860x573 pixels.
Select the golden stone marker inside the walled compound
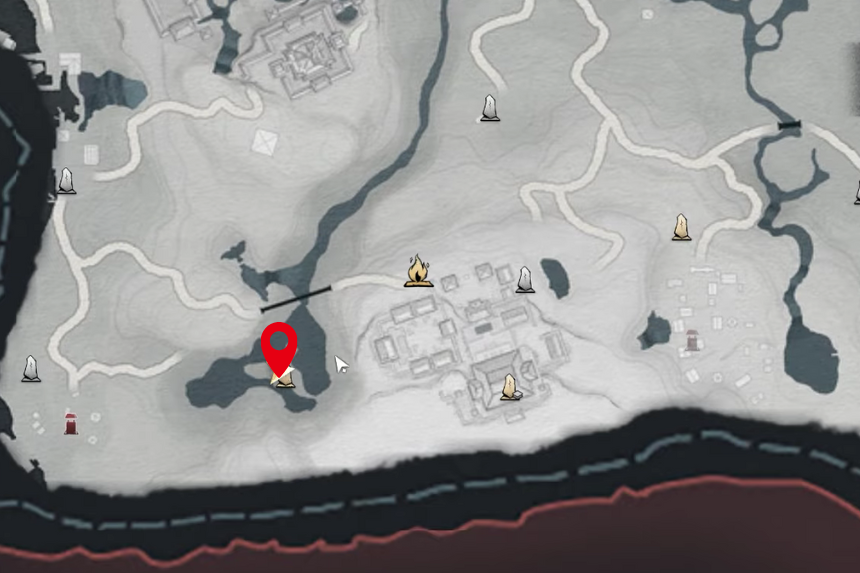509,387
